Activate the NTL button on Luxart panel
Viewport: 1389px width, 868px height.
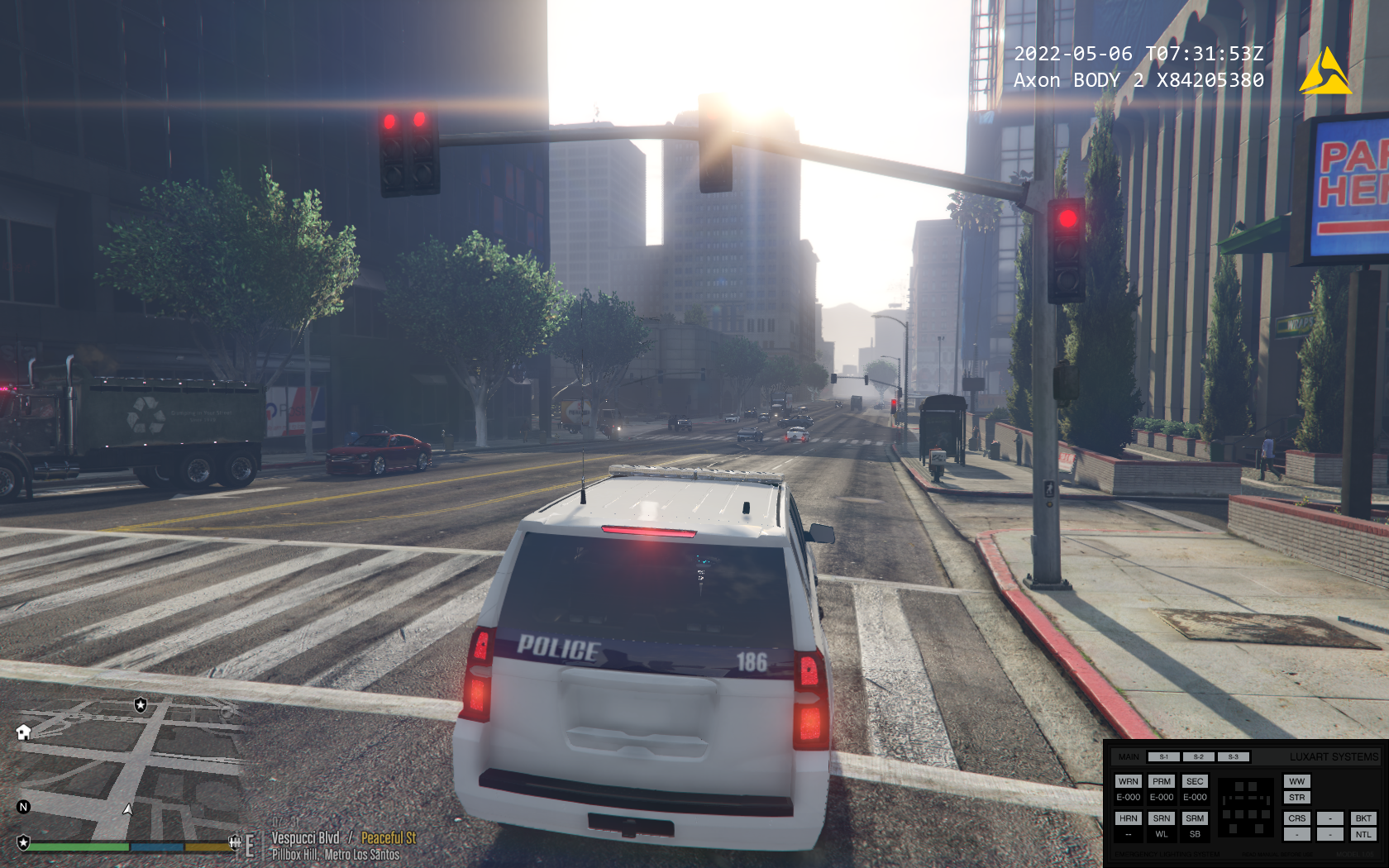(x=1363, y=834)
